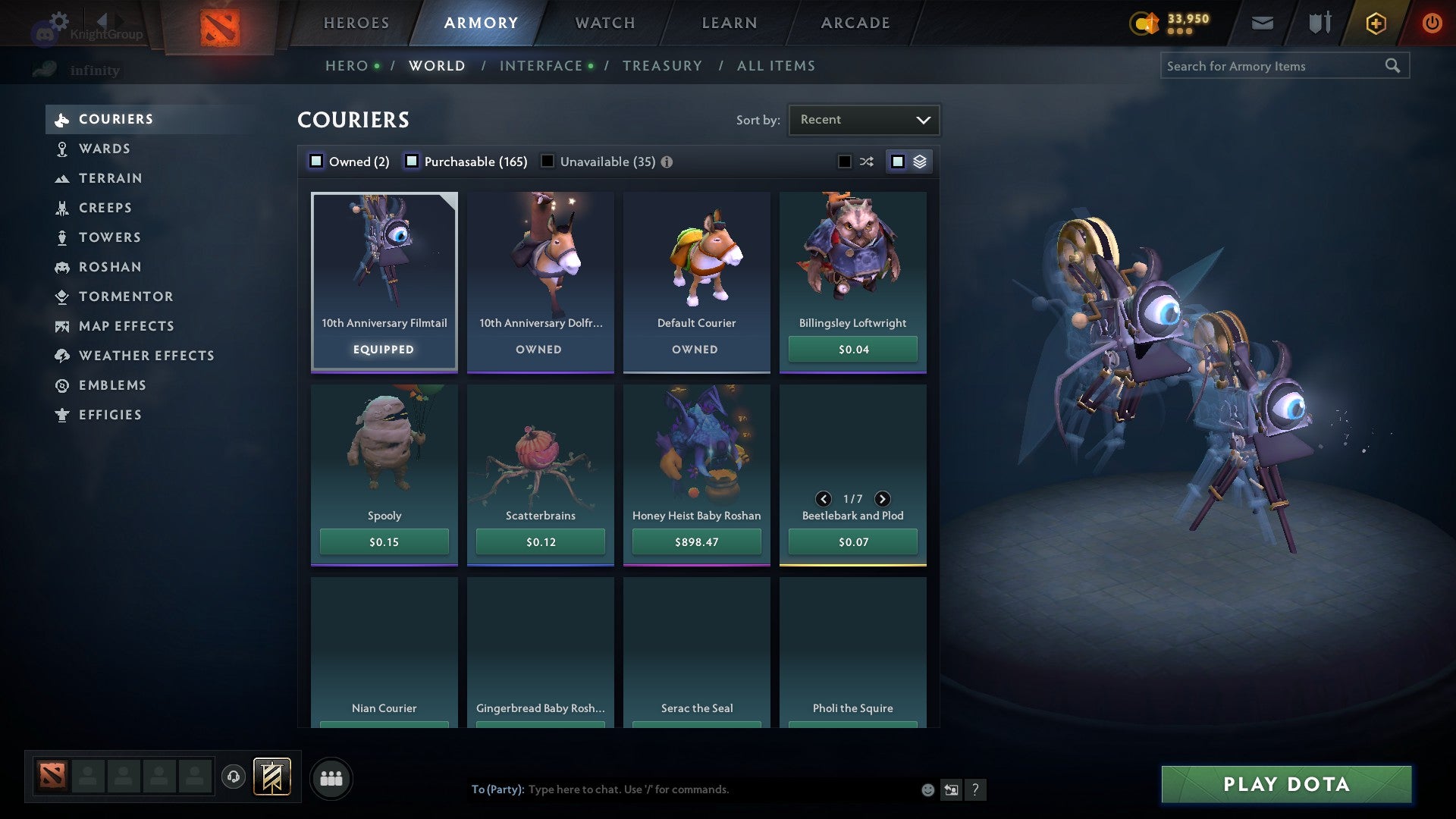Screen dimensions: 1456x819
Task: Select the Weather Effects category
Action: [x=146, y=355]
